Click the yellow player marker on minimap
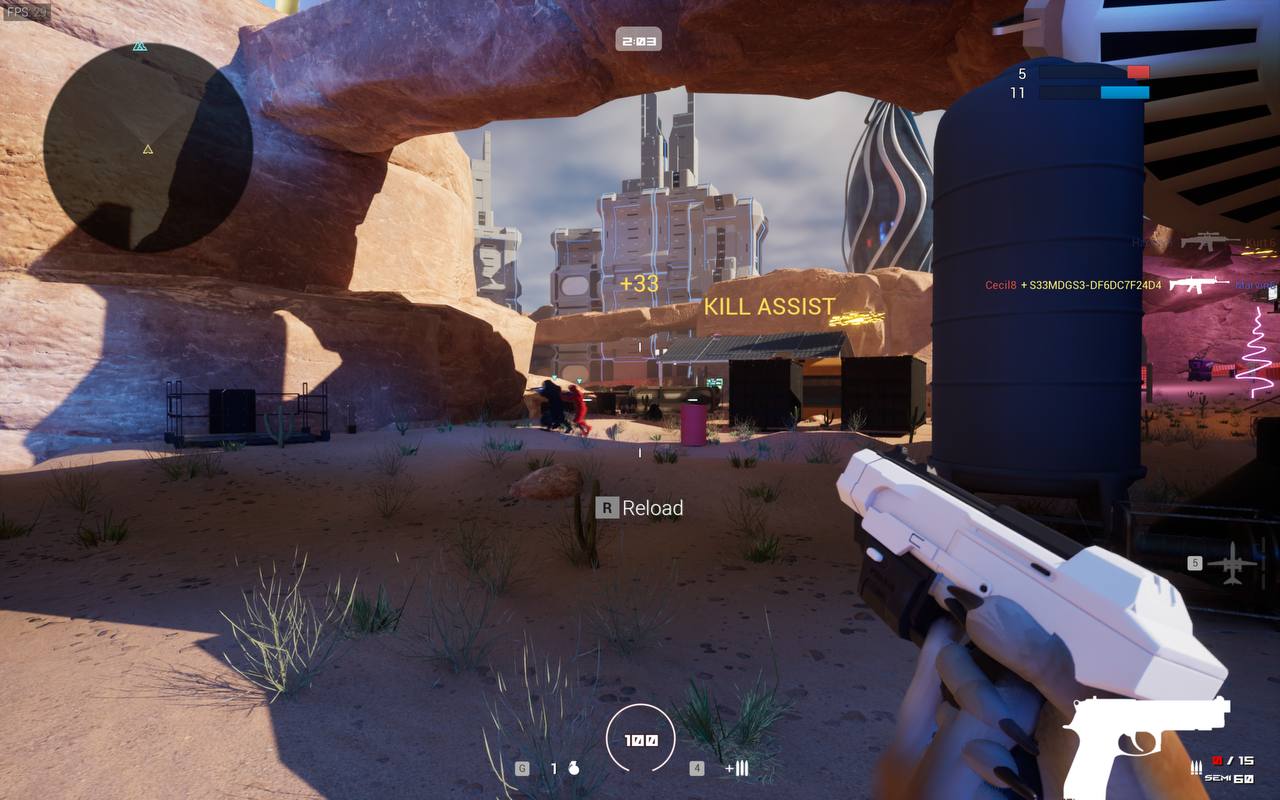This screenshot has height=800, width=1280. coord(148,149)
